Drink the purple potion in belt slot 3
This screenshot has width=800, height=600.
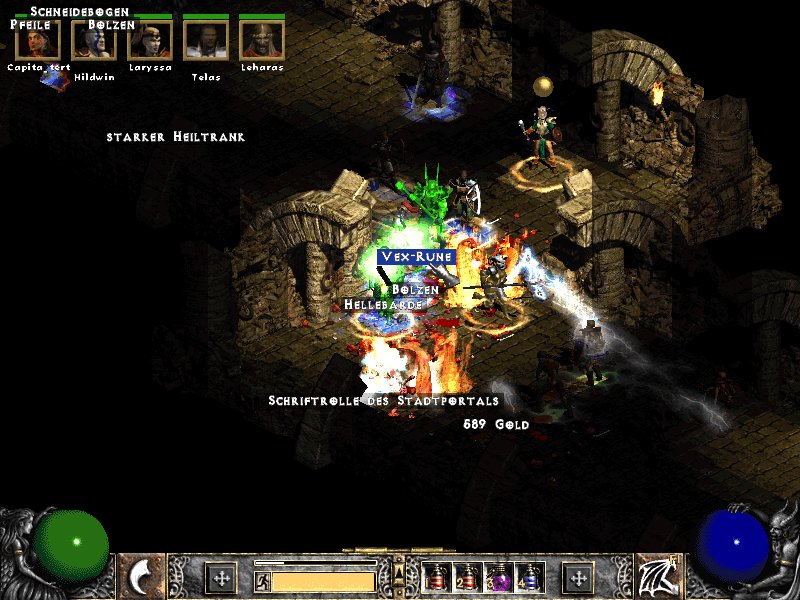coord(497,577)
